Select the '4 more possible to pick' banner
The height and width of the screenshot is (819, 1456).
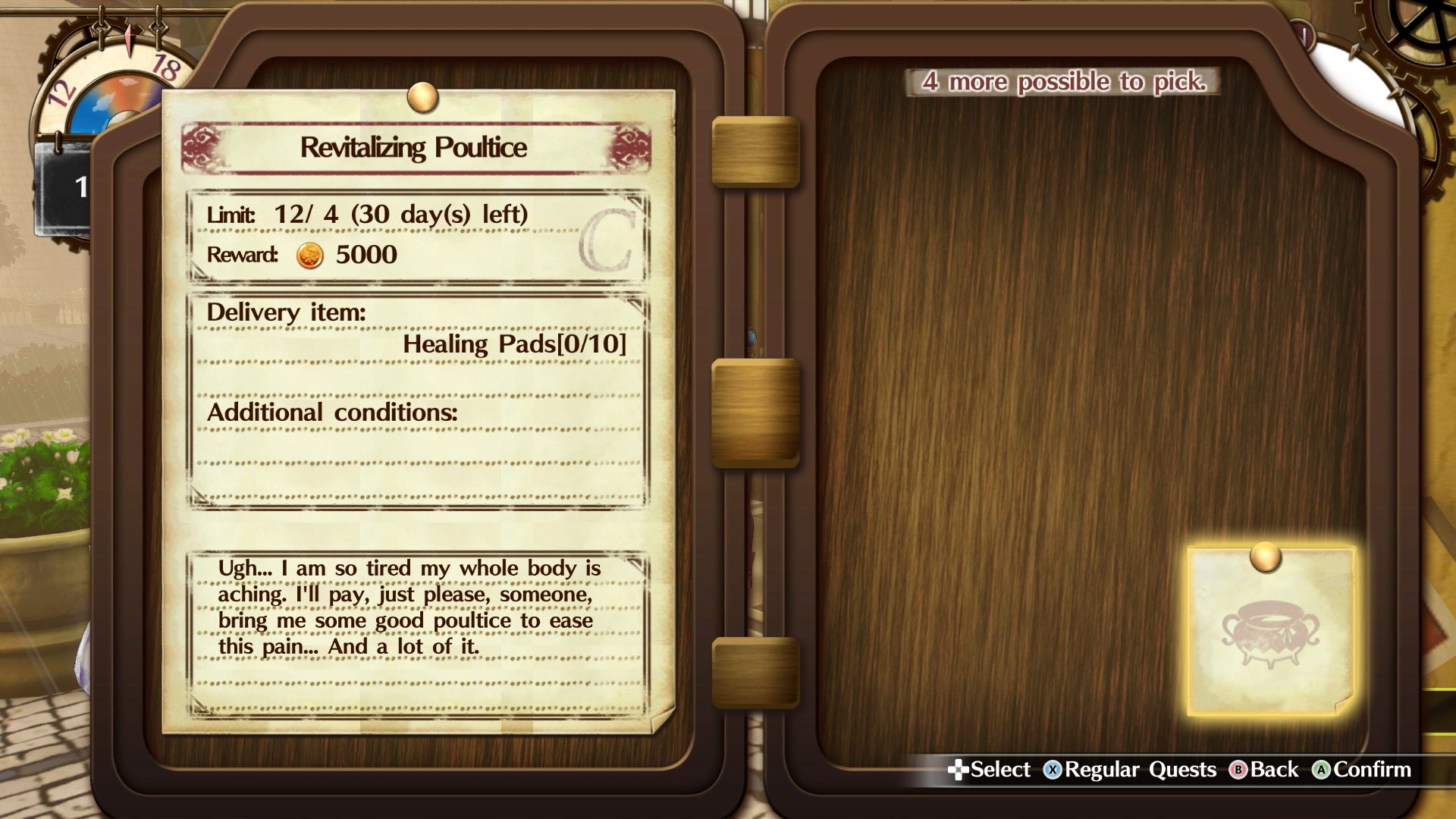(x=1064, y=82)
